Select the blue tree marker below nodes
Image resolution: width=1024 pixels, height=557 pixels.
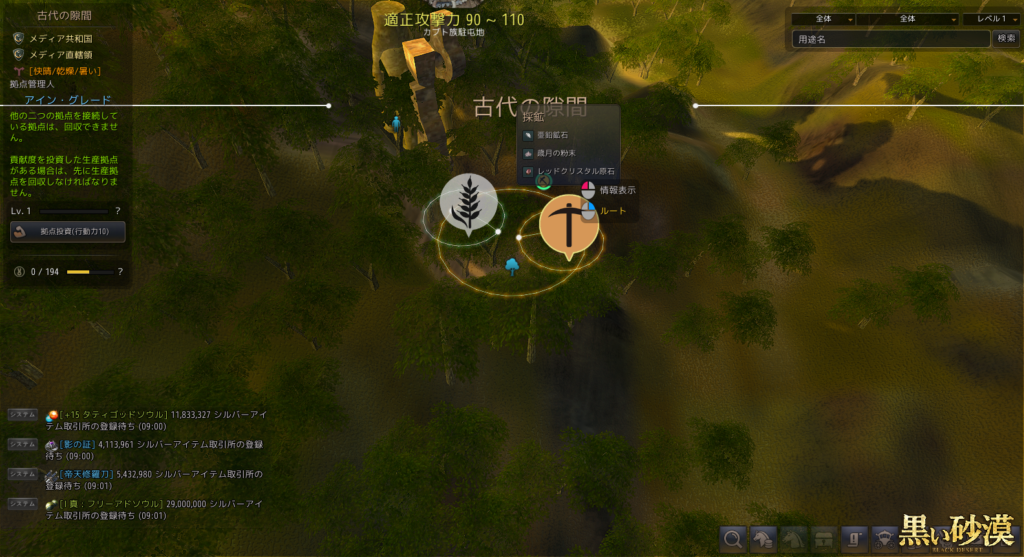click(x=513, y=265)
